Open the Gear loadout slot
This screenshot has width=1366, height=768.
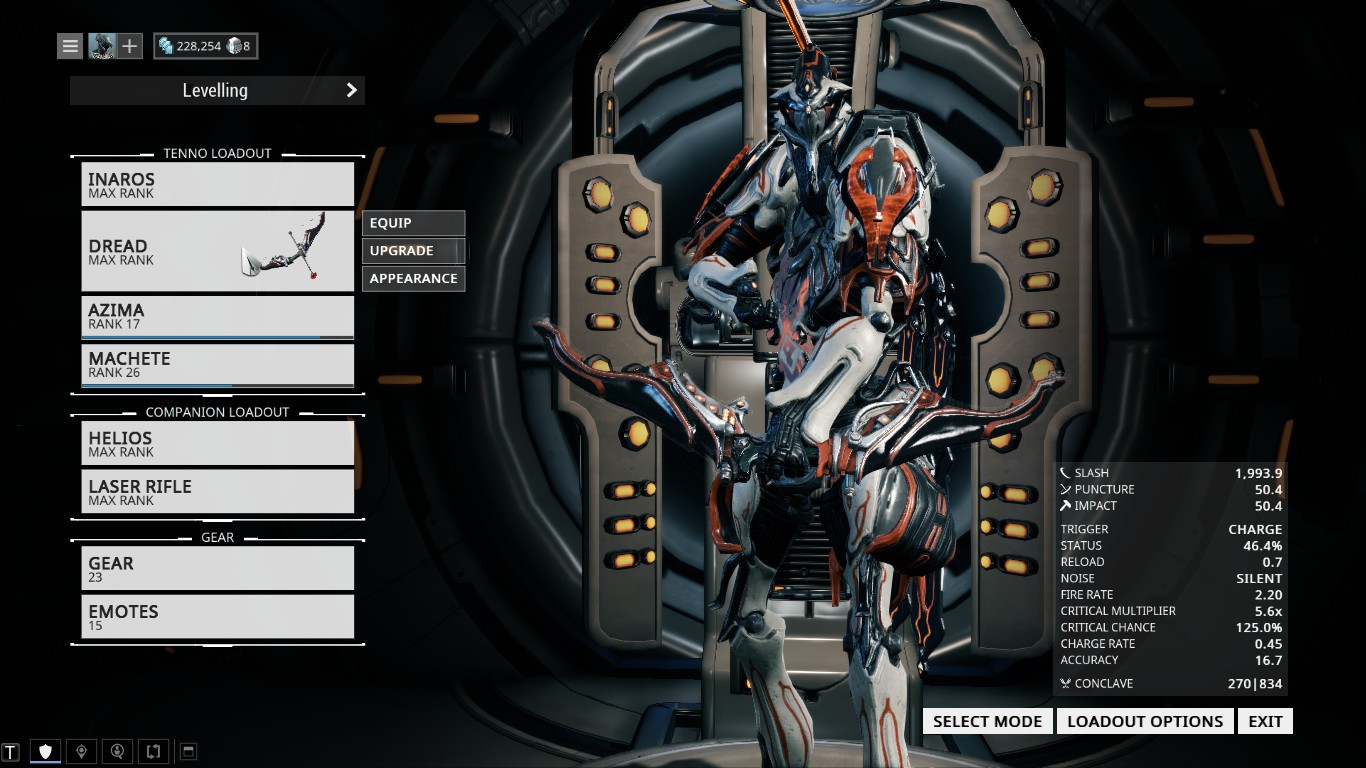click(x=217, y=568)
